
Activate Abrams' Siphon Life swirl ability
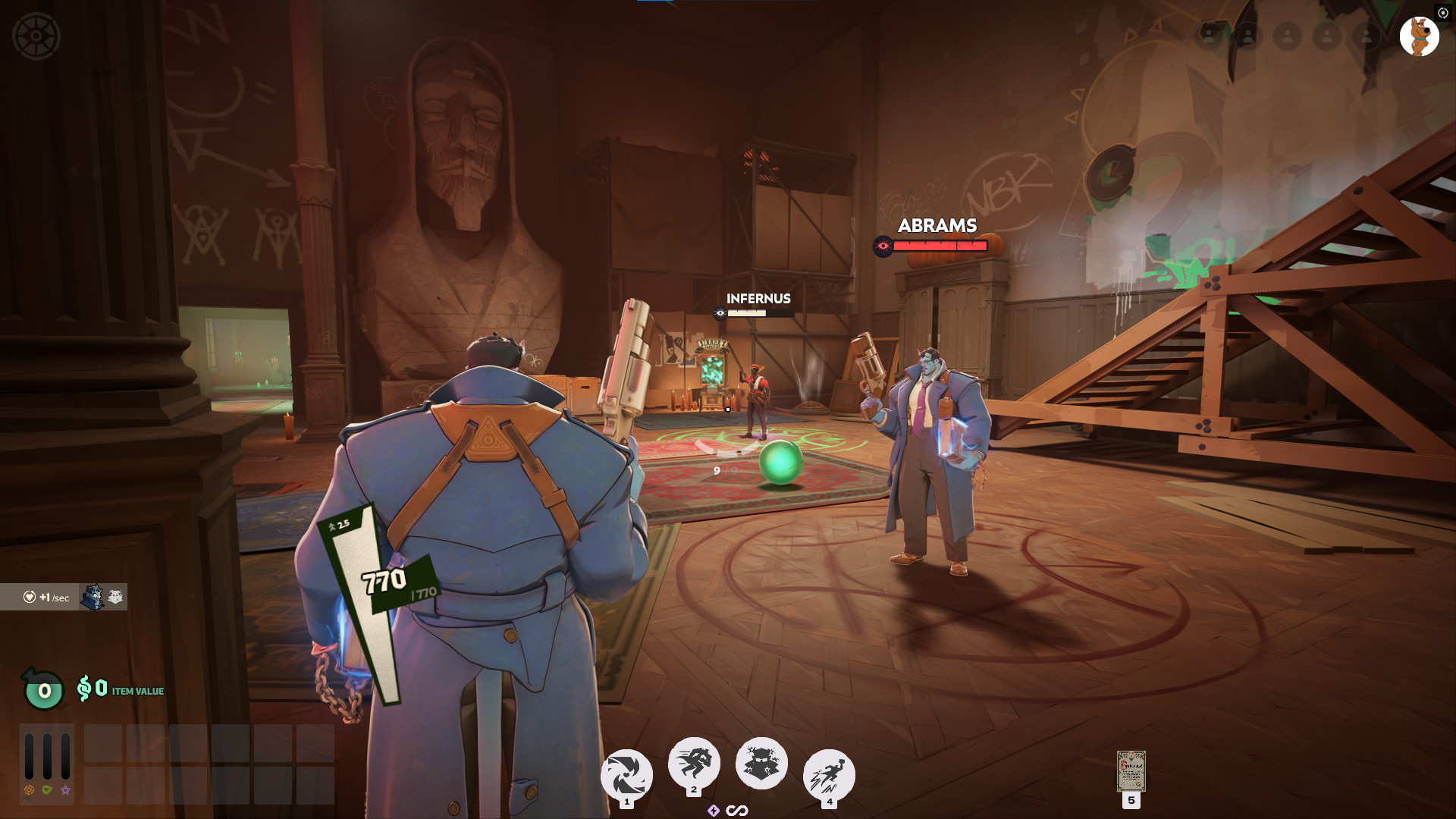(x=626, y=775)
